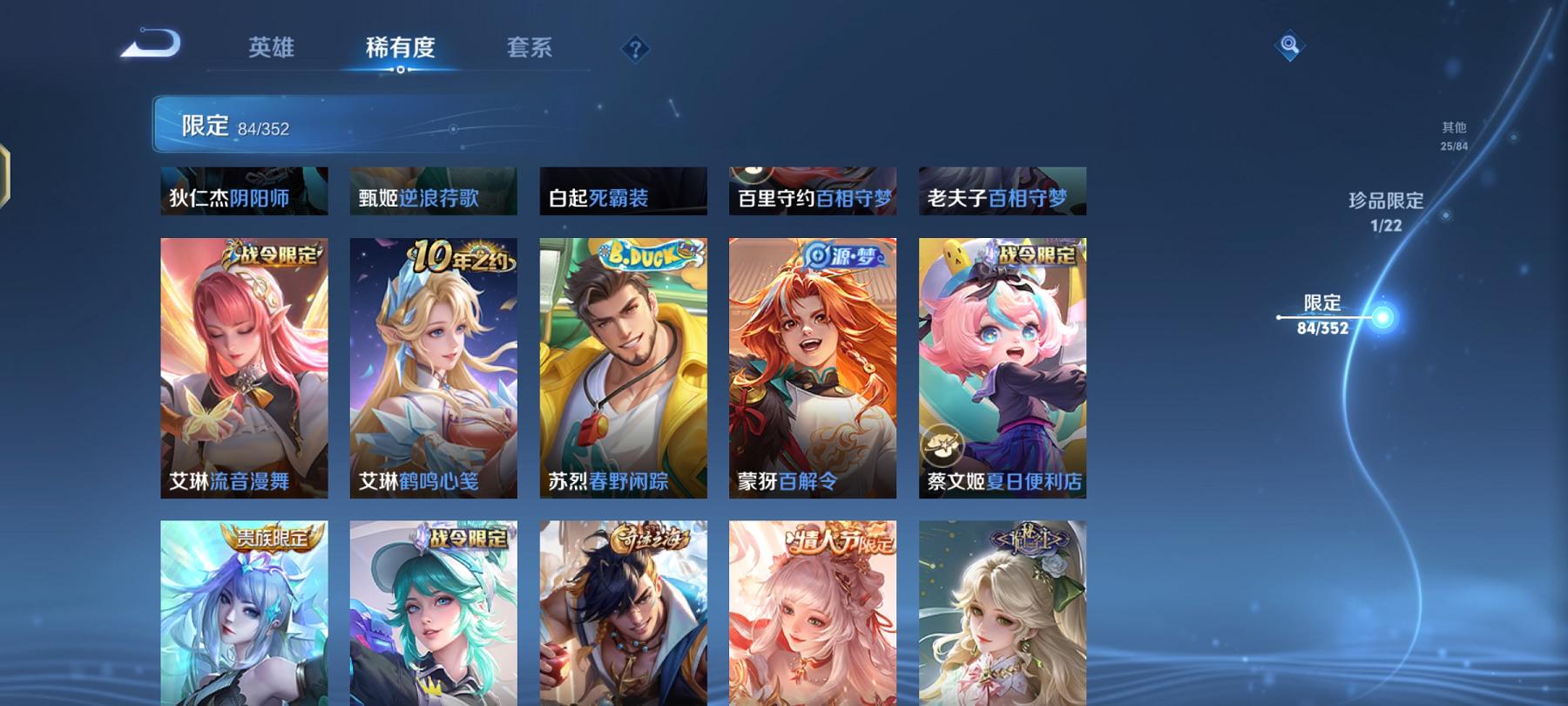This screenshot has height=706, width=1568.
Task: Click the 情人节限定 badge on pink skin
Action: point(841,541)
